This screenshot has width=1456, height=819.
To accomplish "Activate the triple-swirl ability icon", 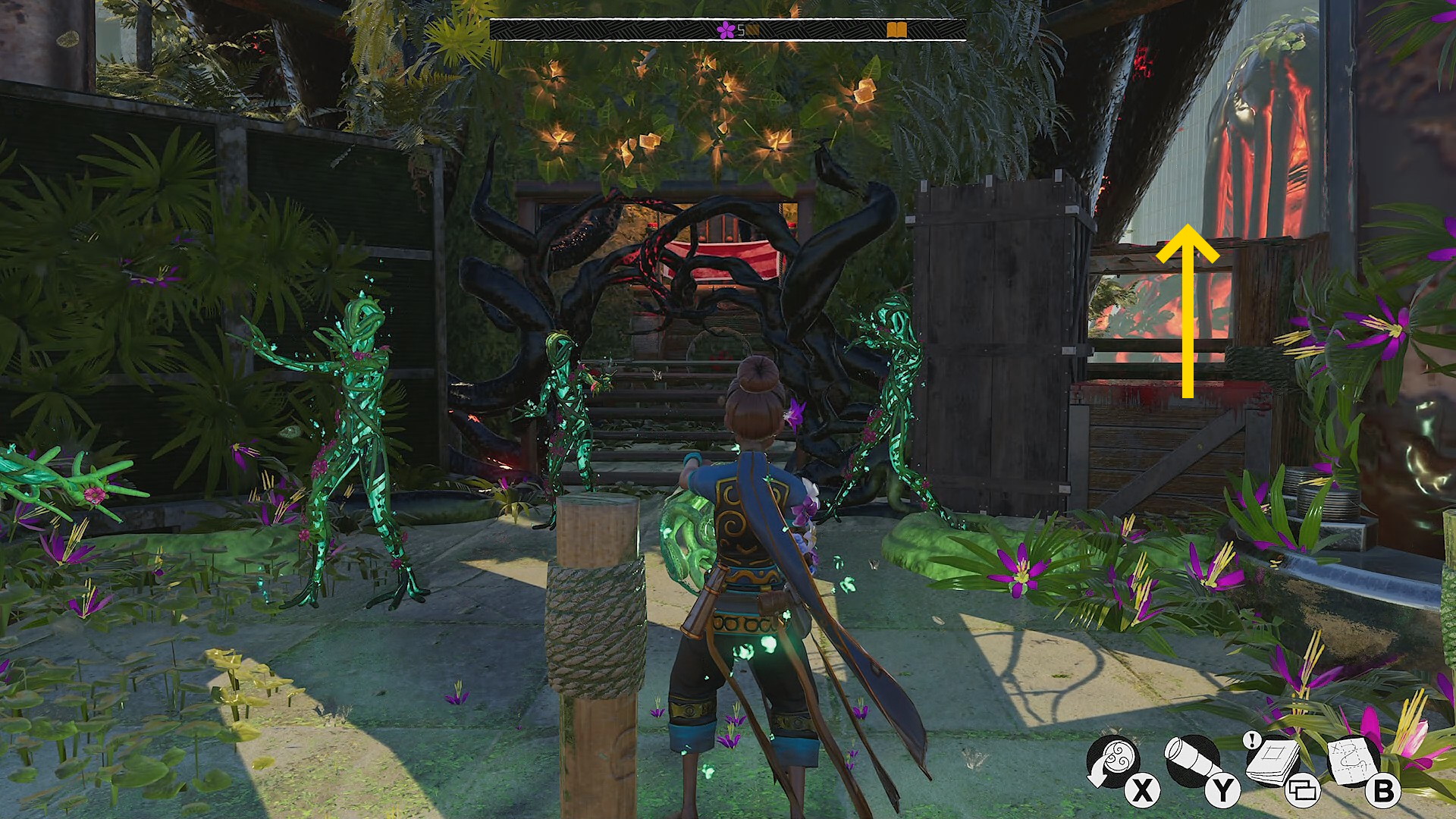I will pos(1113,760).
